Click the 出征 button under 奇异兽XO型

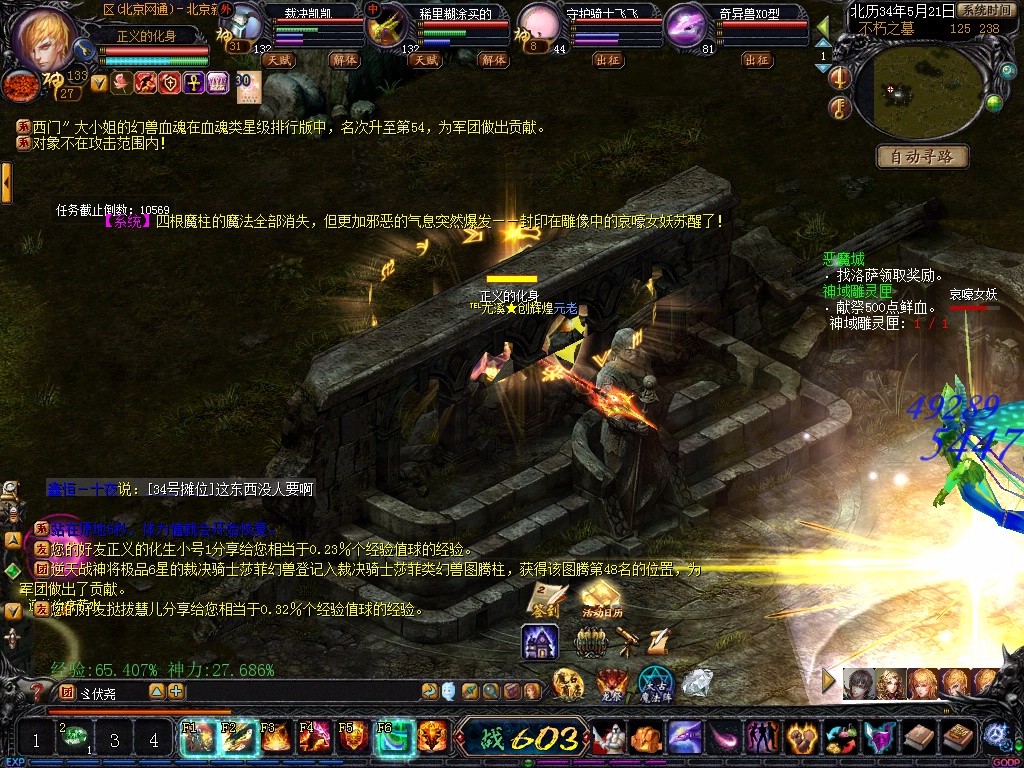756,60
